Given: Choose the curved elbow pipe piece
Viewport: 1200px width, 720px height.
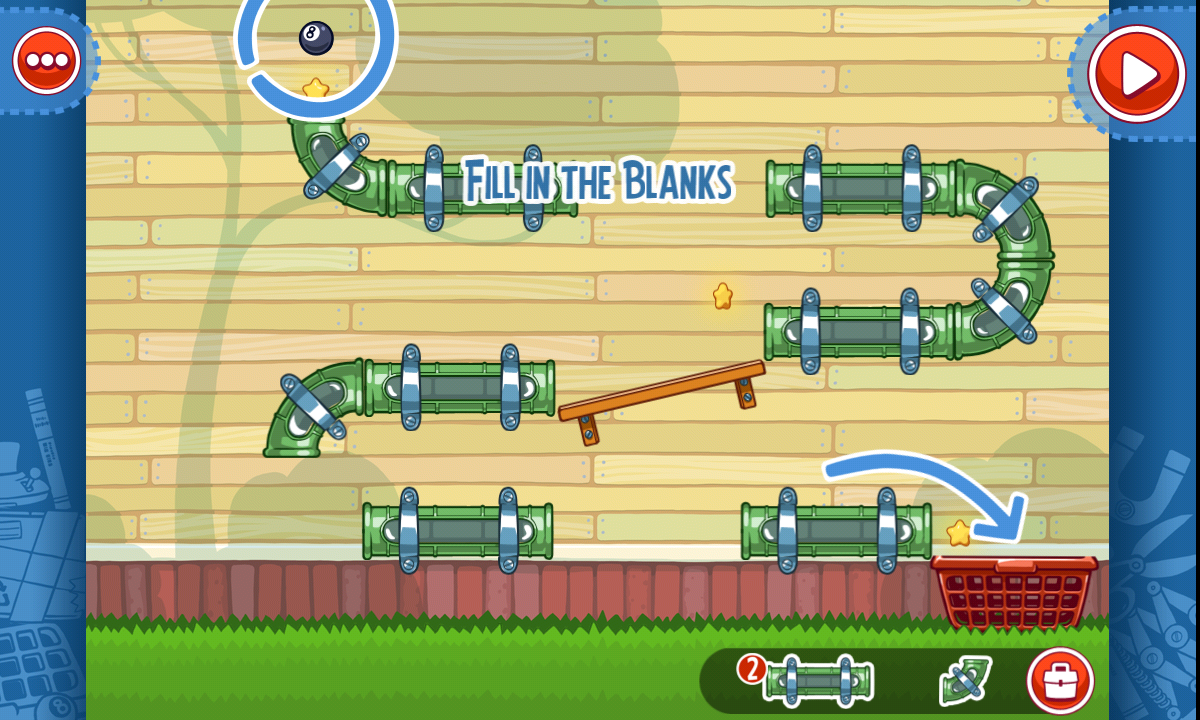Looking at the screenshot, I should [964, 681].
